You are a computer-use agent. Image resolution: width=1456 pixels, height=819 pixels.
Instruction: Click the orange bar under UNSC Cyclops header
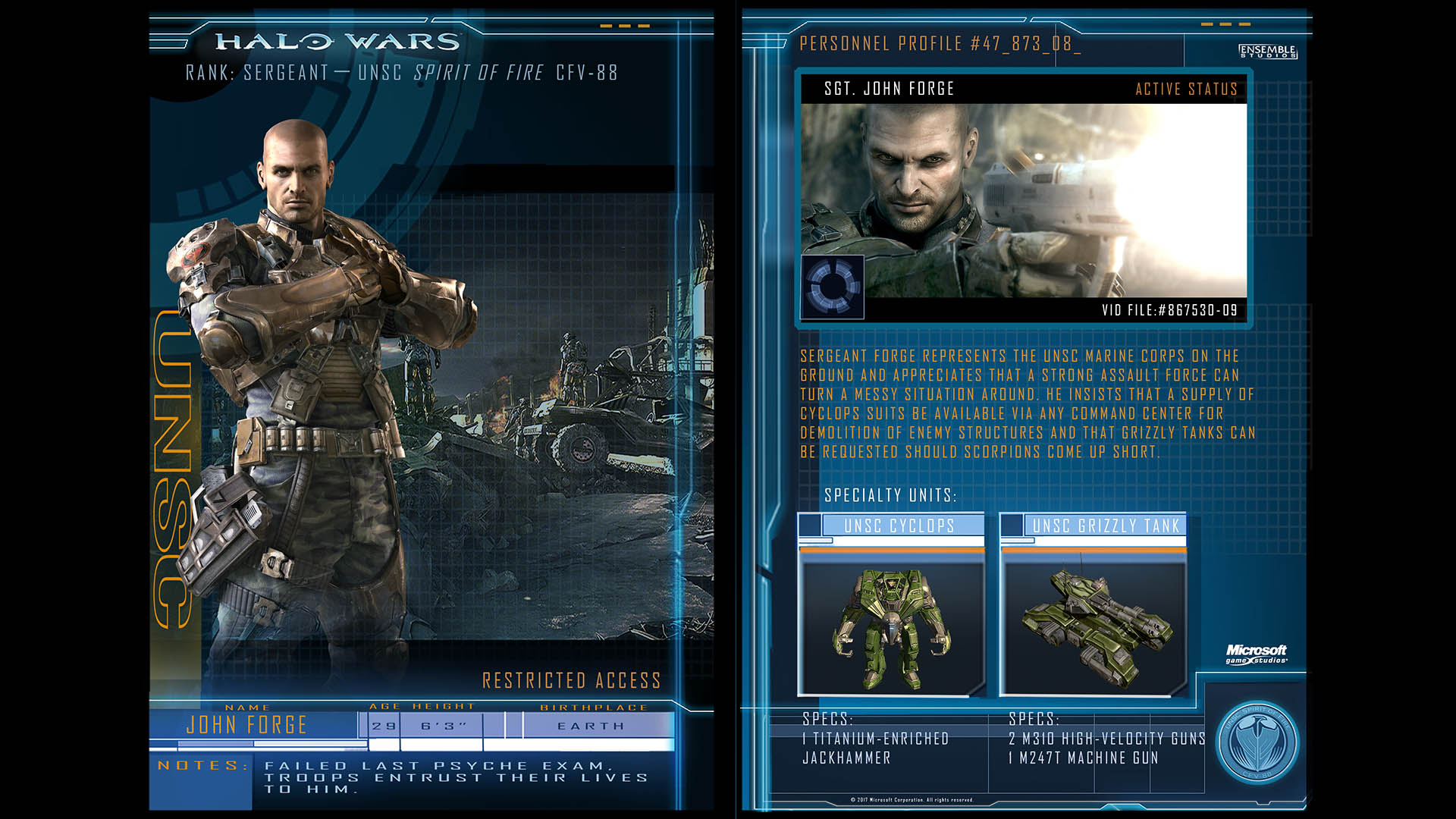892,551
